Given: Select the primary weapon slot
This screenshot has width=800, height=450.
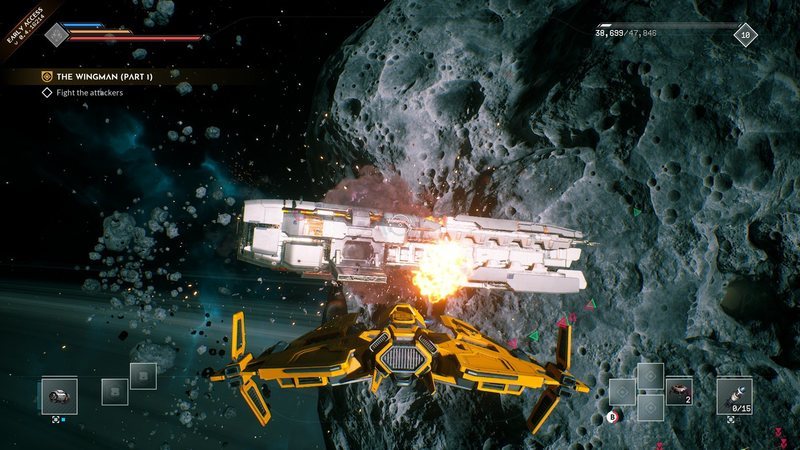Looking at the screenshot, I should [60, 396].
